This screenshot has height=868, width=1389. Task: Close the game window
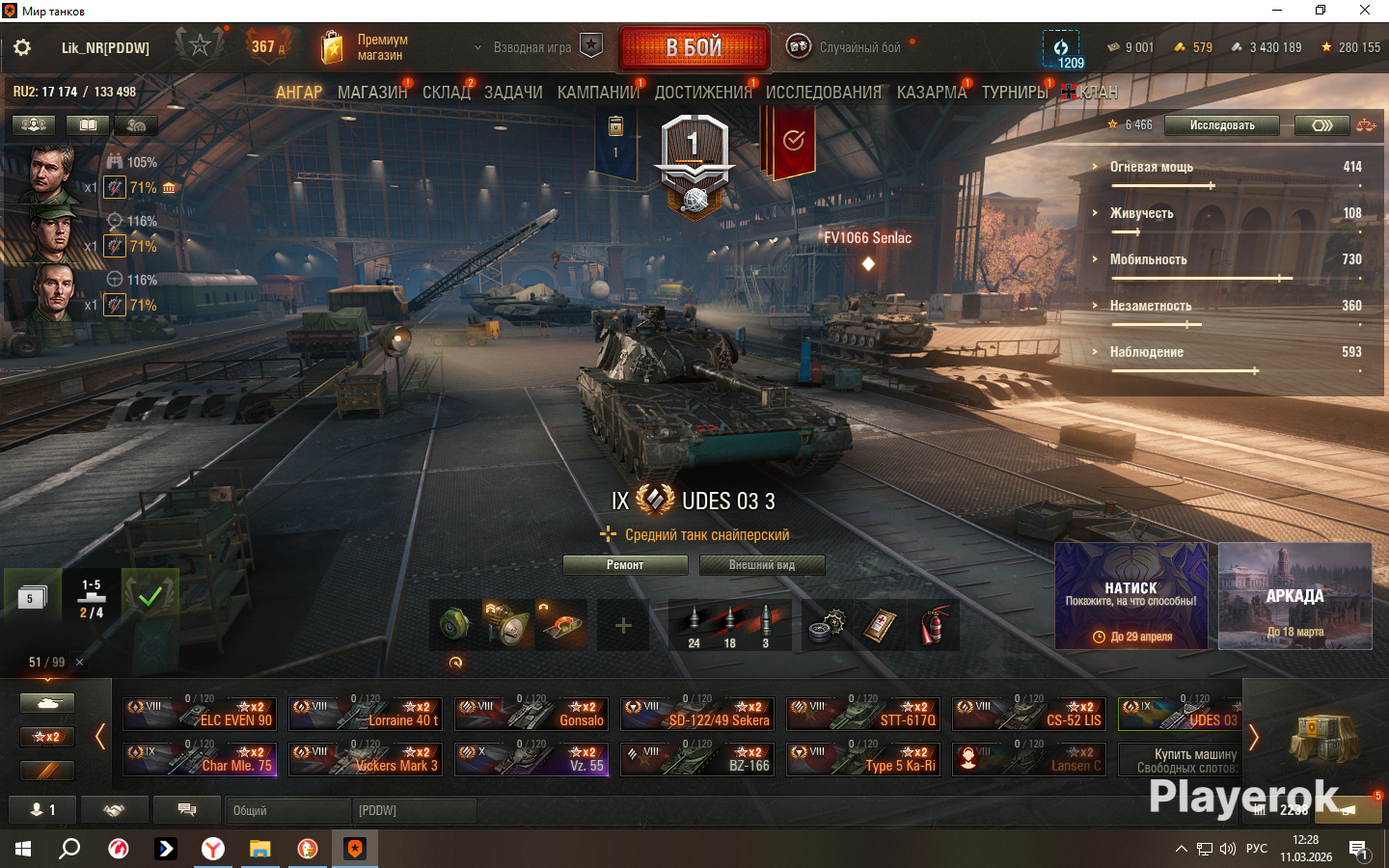[x=1365, y=11]
